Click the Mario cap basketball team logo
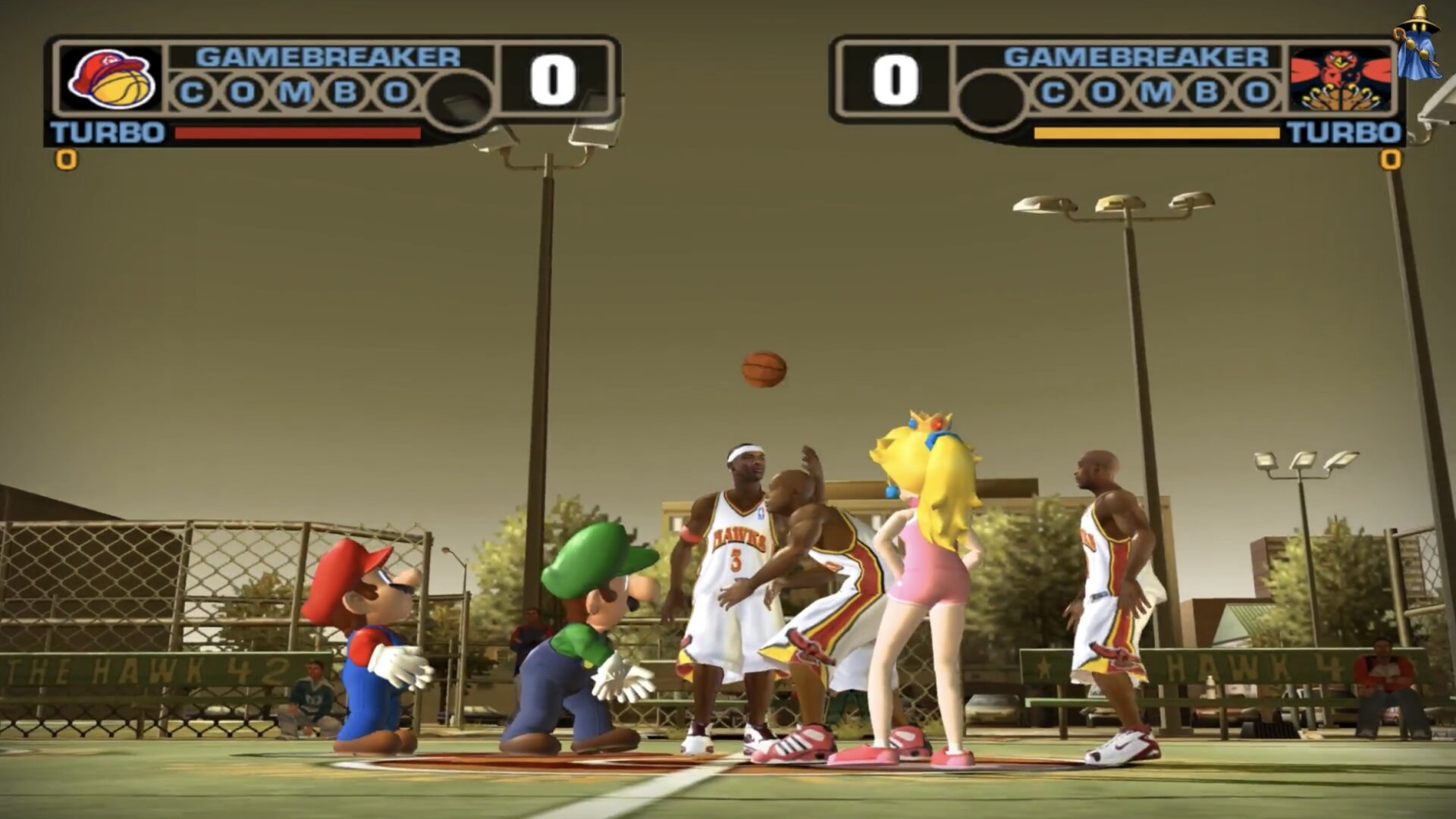This screenshot has width=1456, height=819. click(111, 79)
